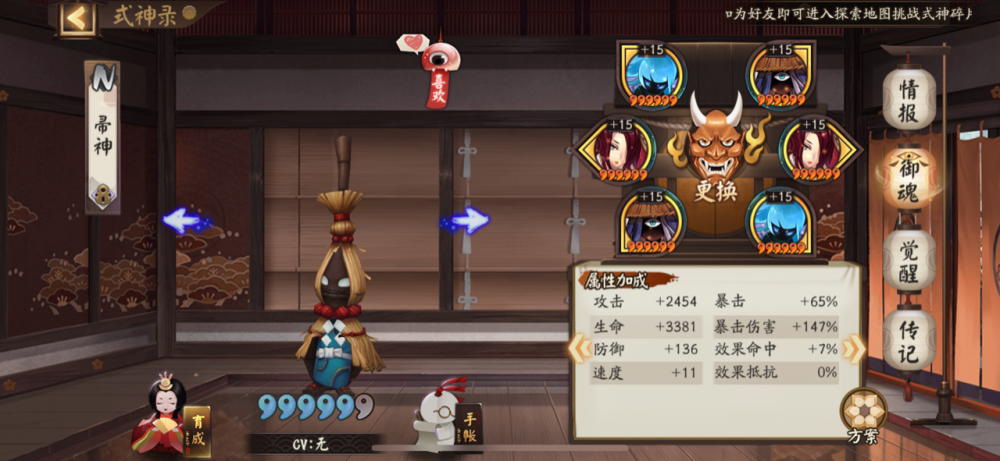Go back using the top-left arrow
Image resolution: width=1000 pixels, height=461 pixels.
tap(77, 17)
